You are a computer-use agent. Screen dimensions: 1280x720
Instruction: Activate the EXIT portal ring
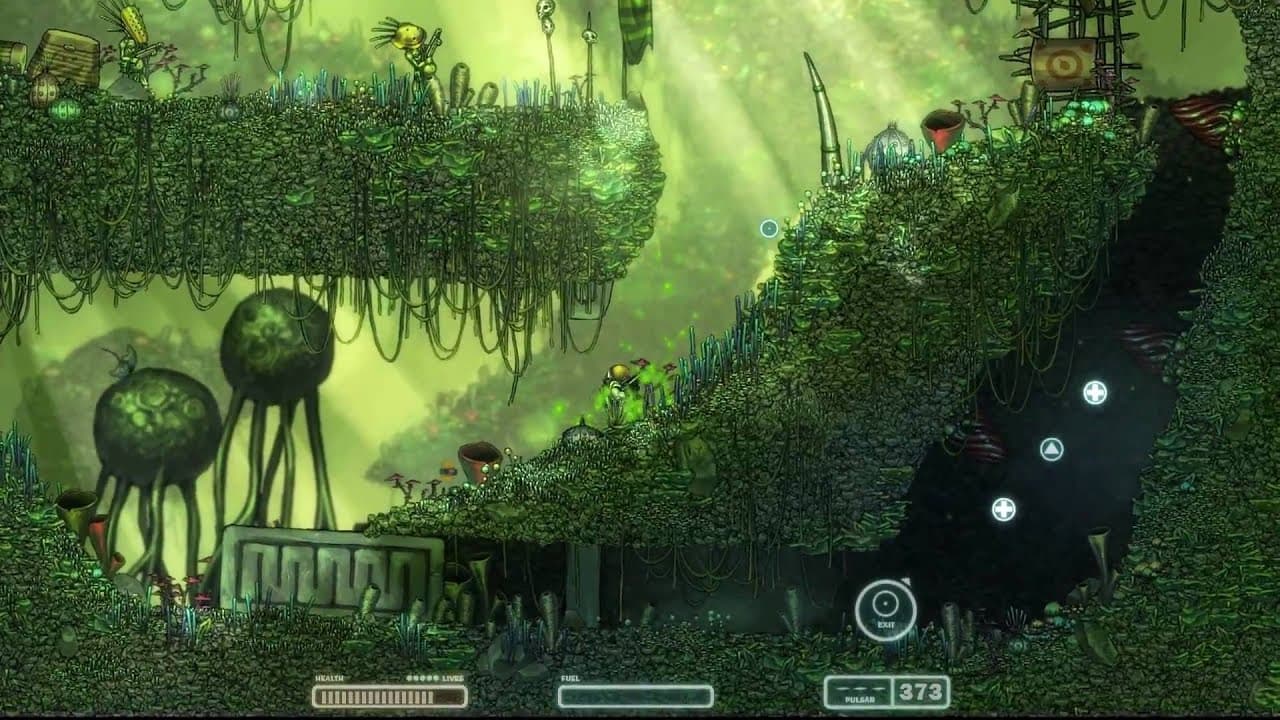click(x=884, y=604)
